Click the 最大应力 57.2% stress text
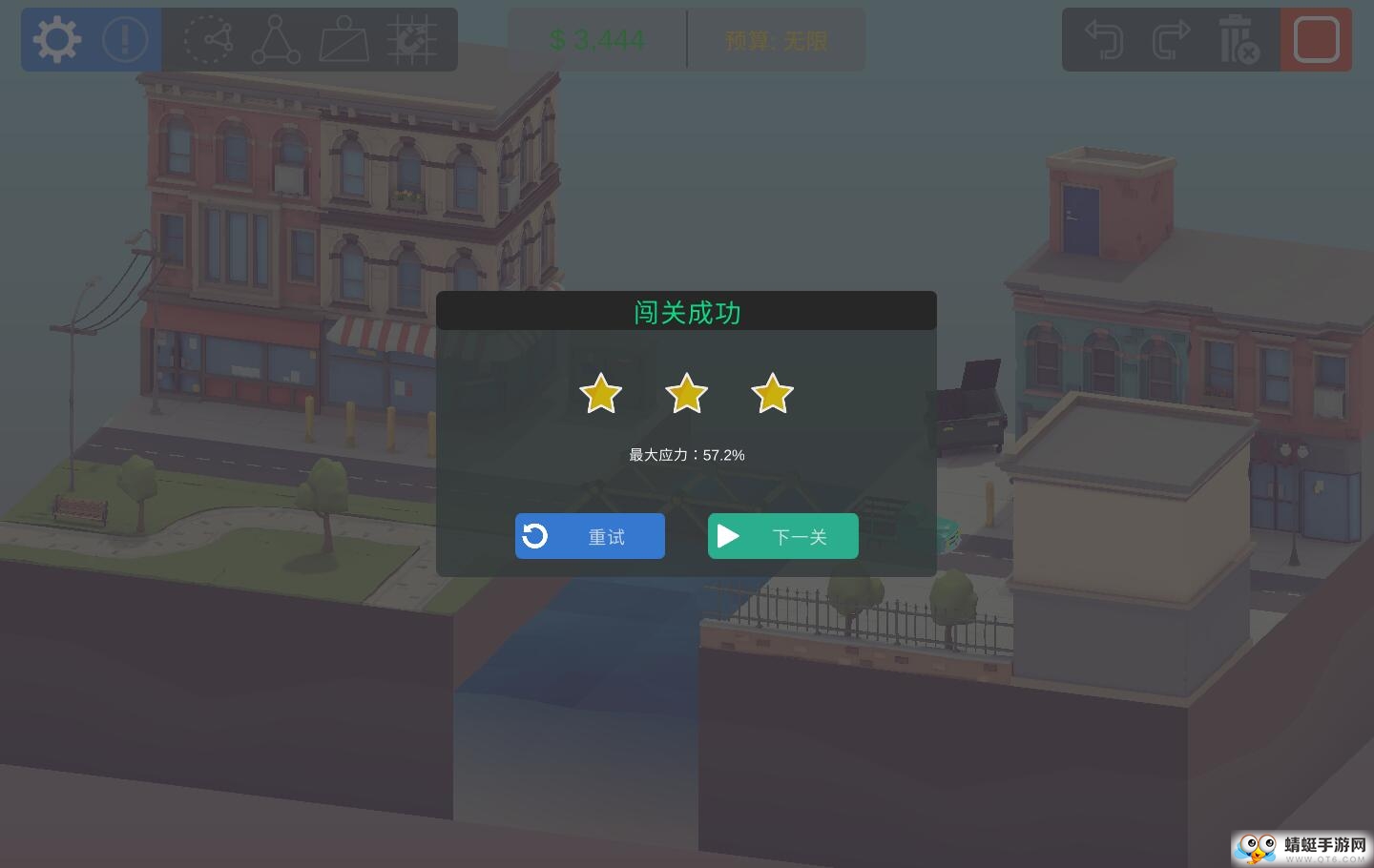 pyautogui.click(x=686, y=455)
